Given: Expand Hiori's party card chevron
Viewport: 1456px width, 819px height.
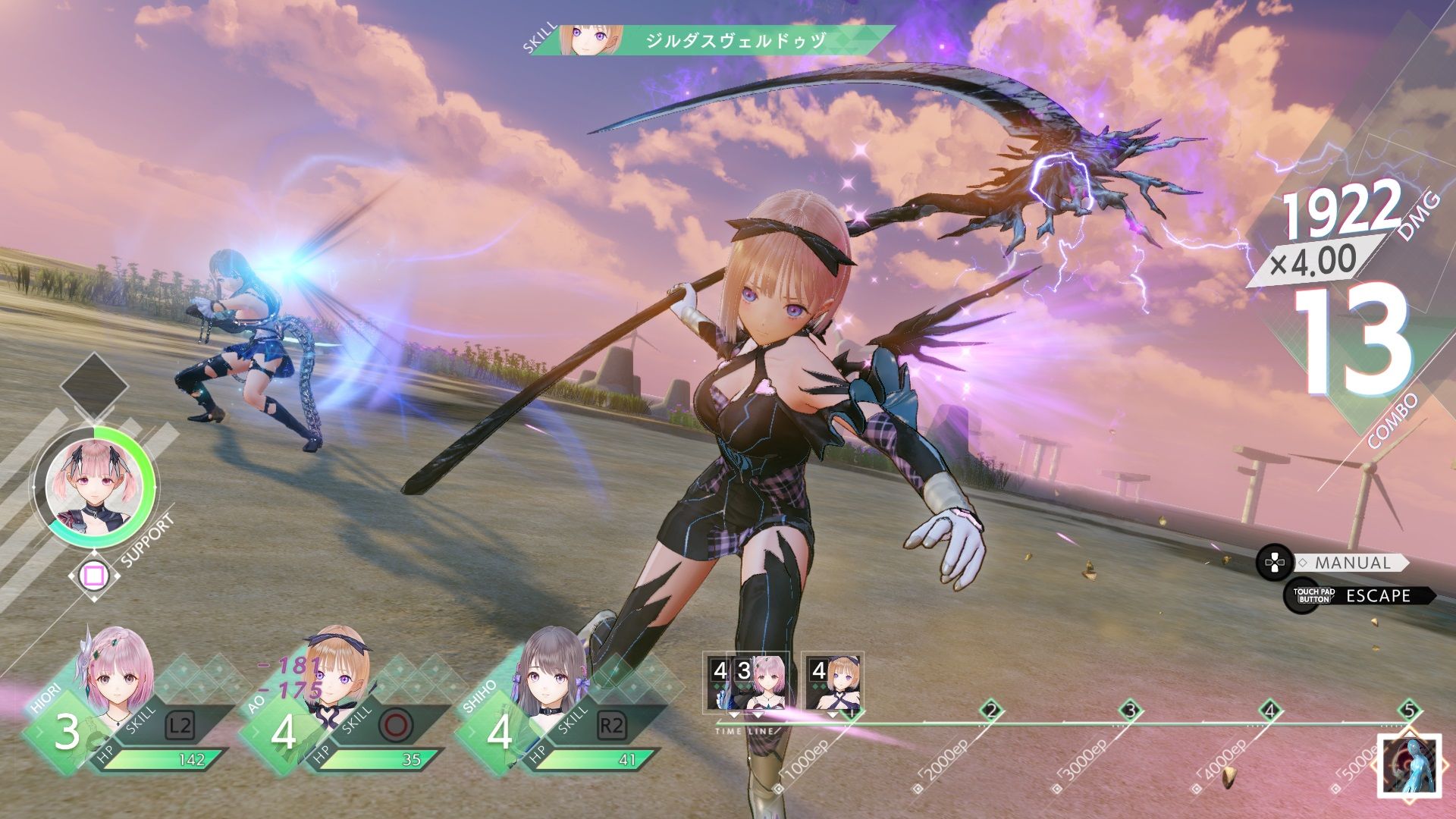Looking at the screenshot, I should click(40, 730).
